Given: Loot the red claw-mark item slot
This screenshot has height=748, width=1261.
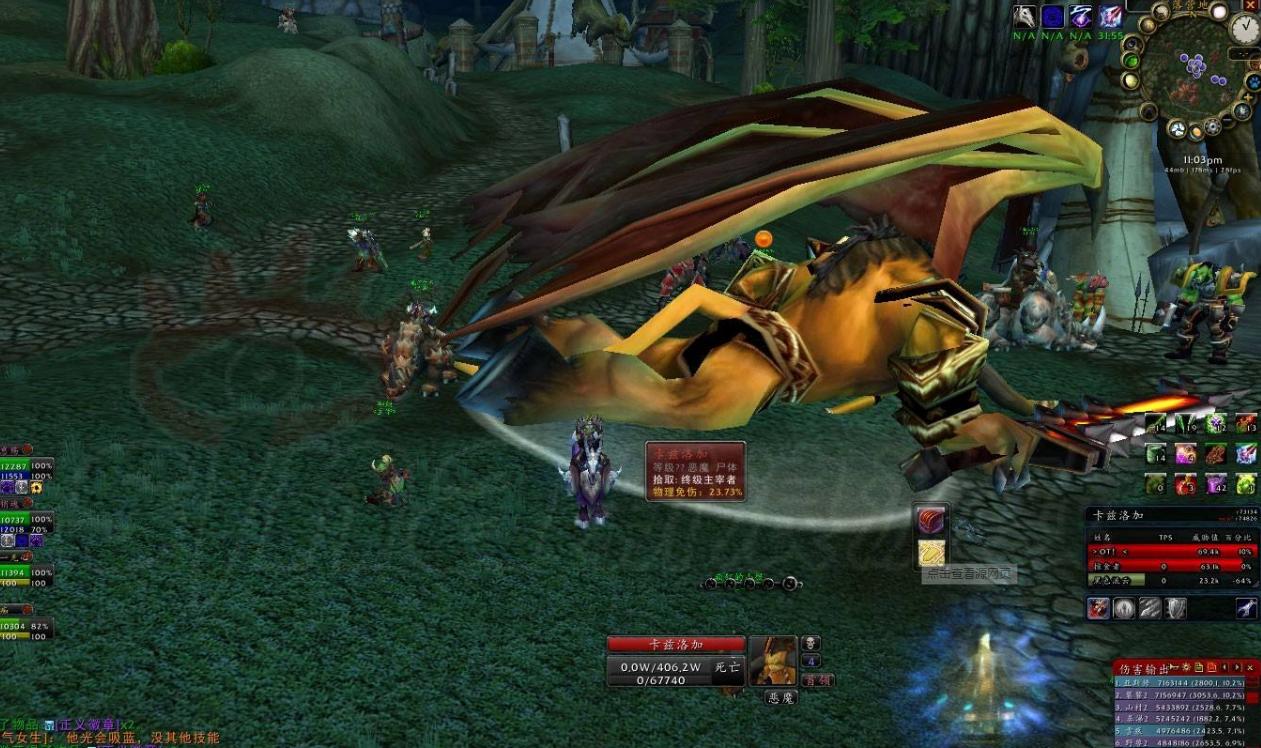Looking at the screenshot, I should point(932,520).
